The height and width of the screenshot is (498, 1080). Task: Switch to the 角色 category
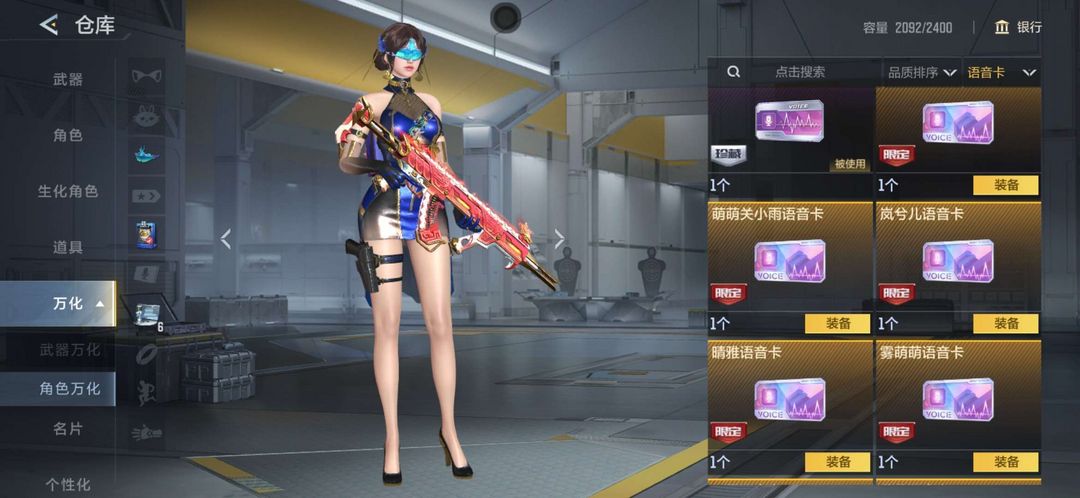tap(68, 135)
